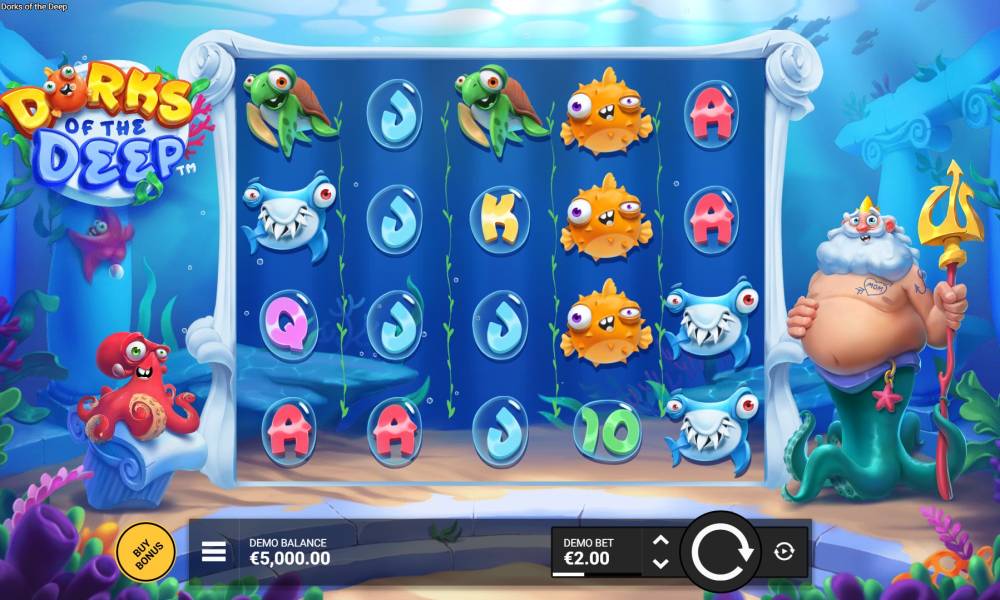Spin the reels with the circular arrow
The height and width of the screenshot is (600, 1000).
719,551
